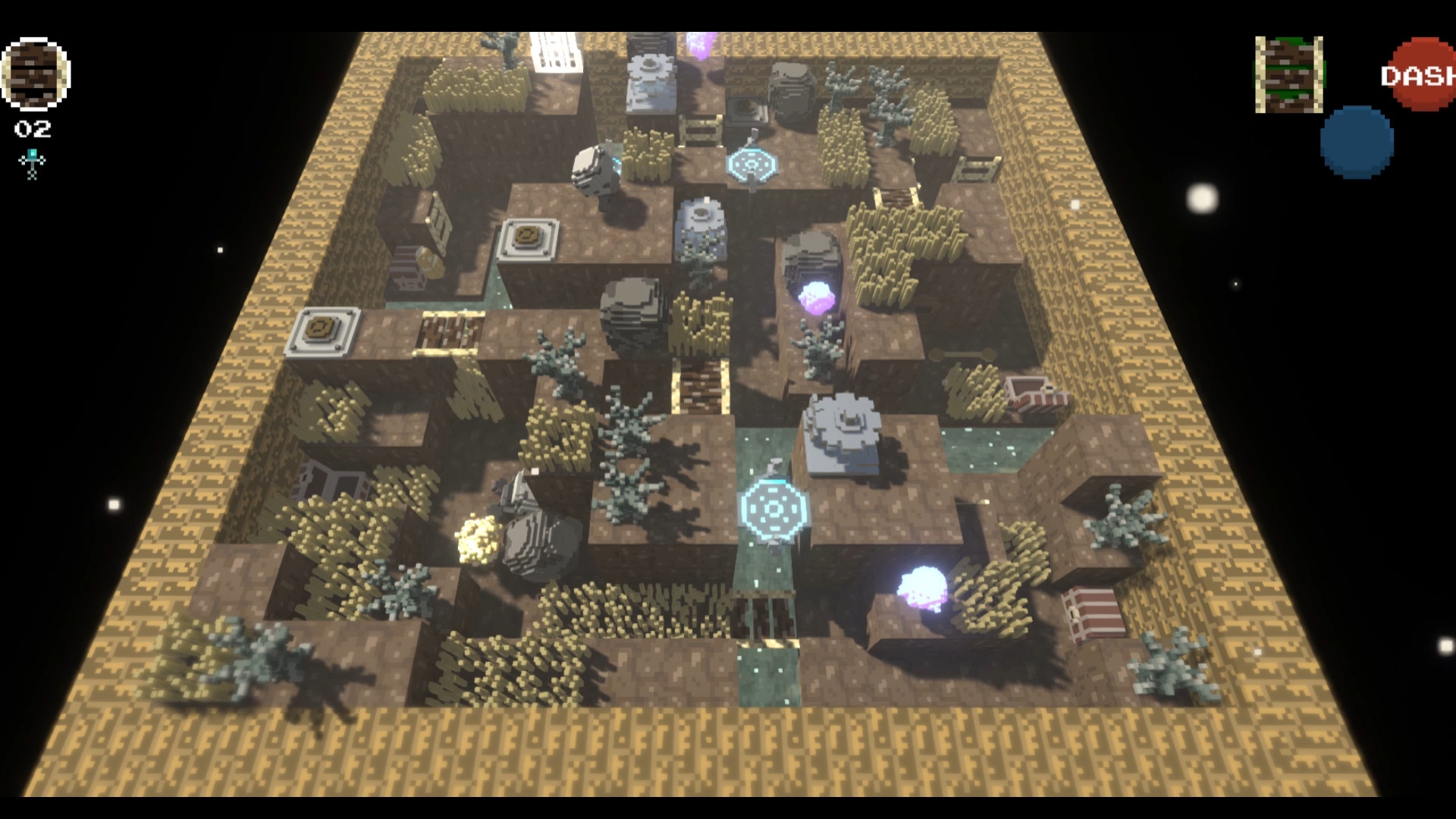Click the glowing teleport ring near the top
Viewport: 1456px width, 819px height.
pyautogui.click(x=755, y=162)
